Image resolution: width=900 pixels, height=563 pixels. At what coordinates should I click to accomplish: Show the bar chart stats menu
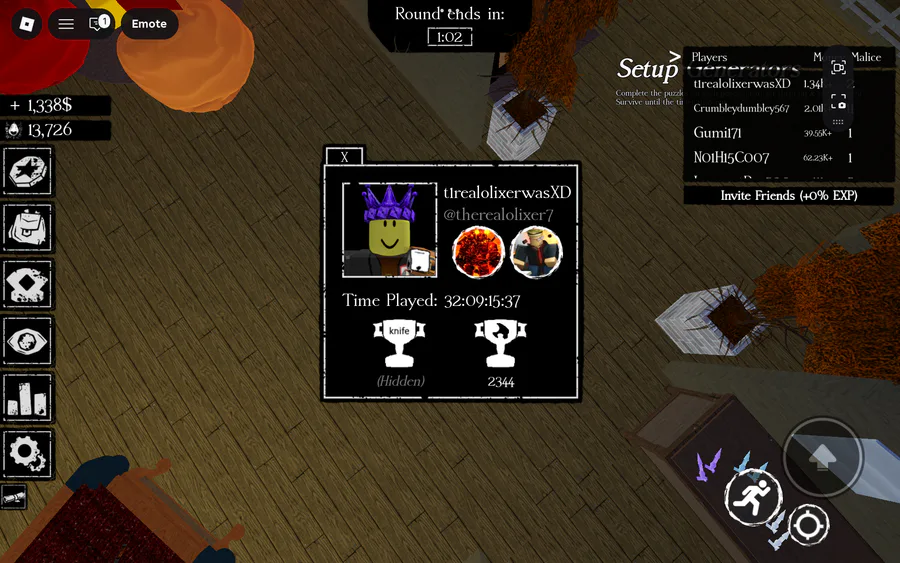click(x=28, y=397)
